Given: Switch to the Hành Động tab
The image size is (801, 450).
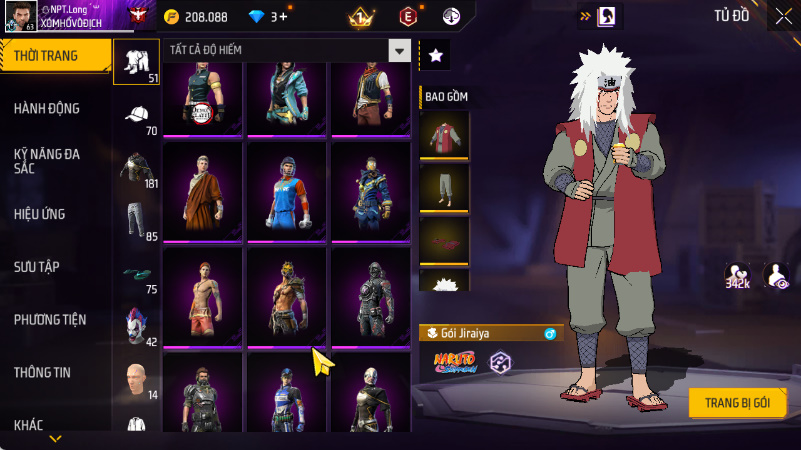Looking at the screenshot, I should [47, 108].
